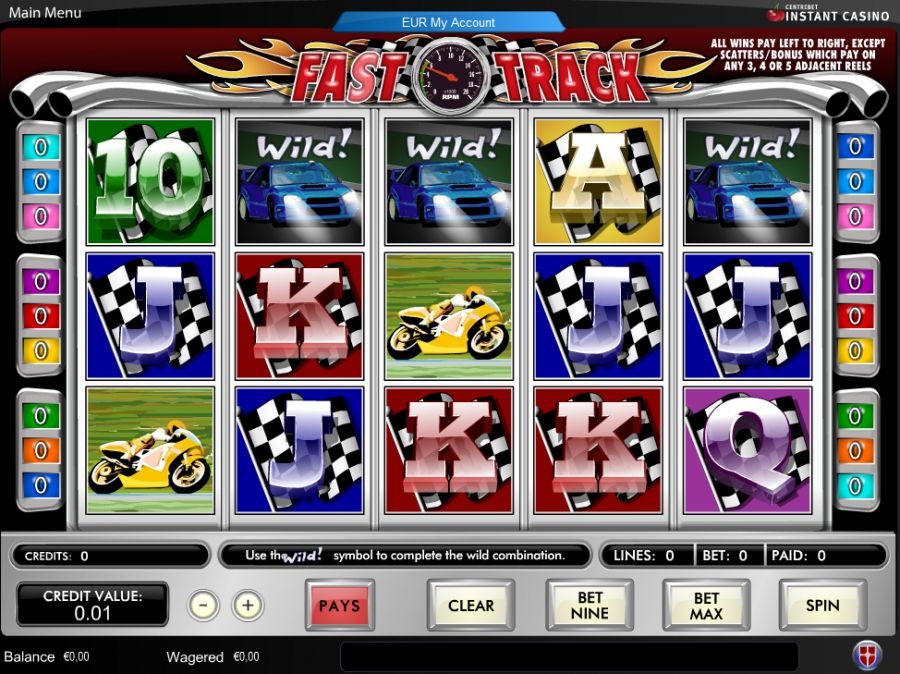Show the PAYS paytable

340,605
